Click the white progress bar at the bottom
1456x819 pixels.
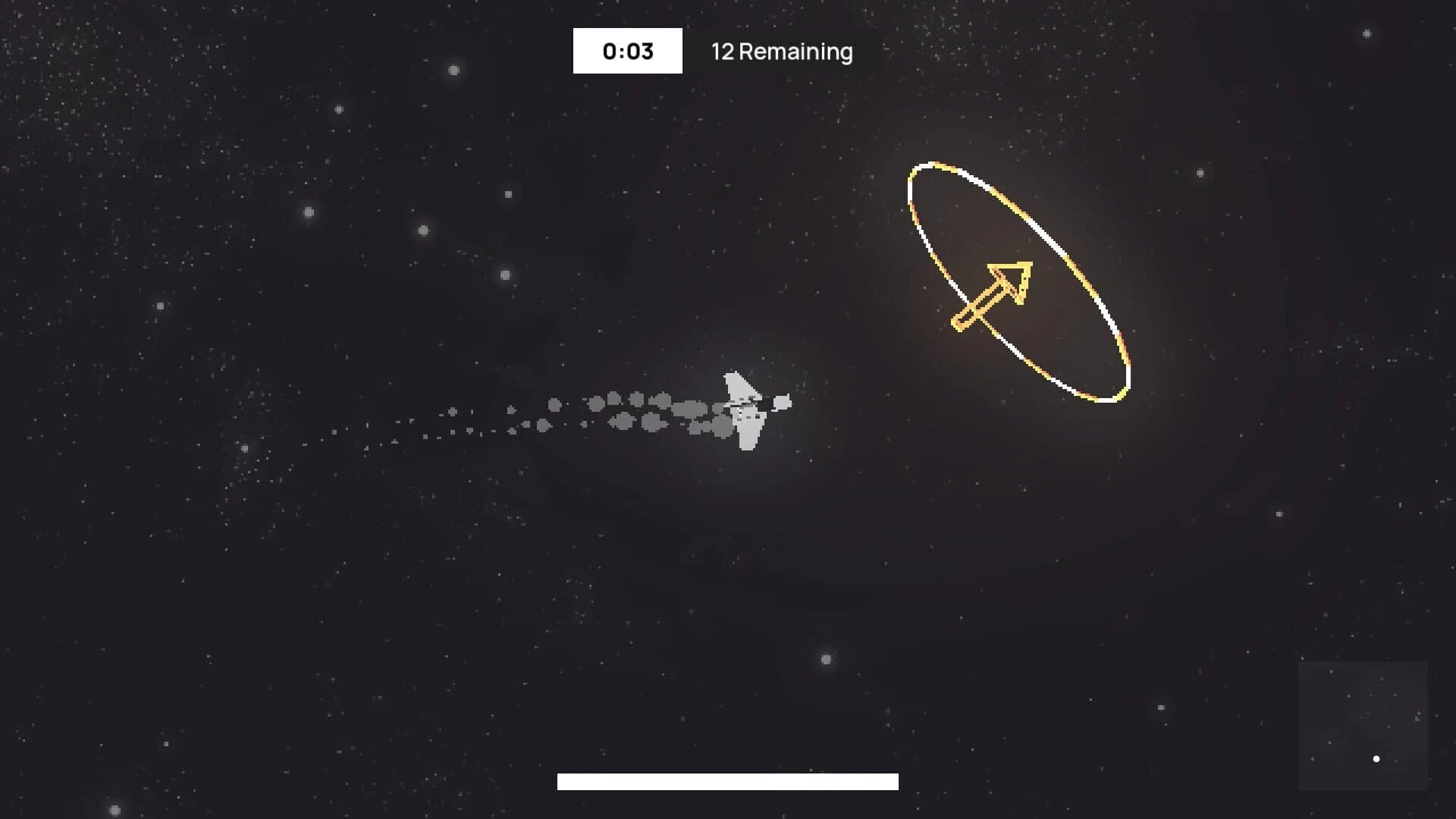(x=728, y=780)
